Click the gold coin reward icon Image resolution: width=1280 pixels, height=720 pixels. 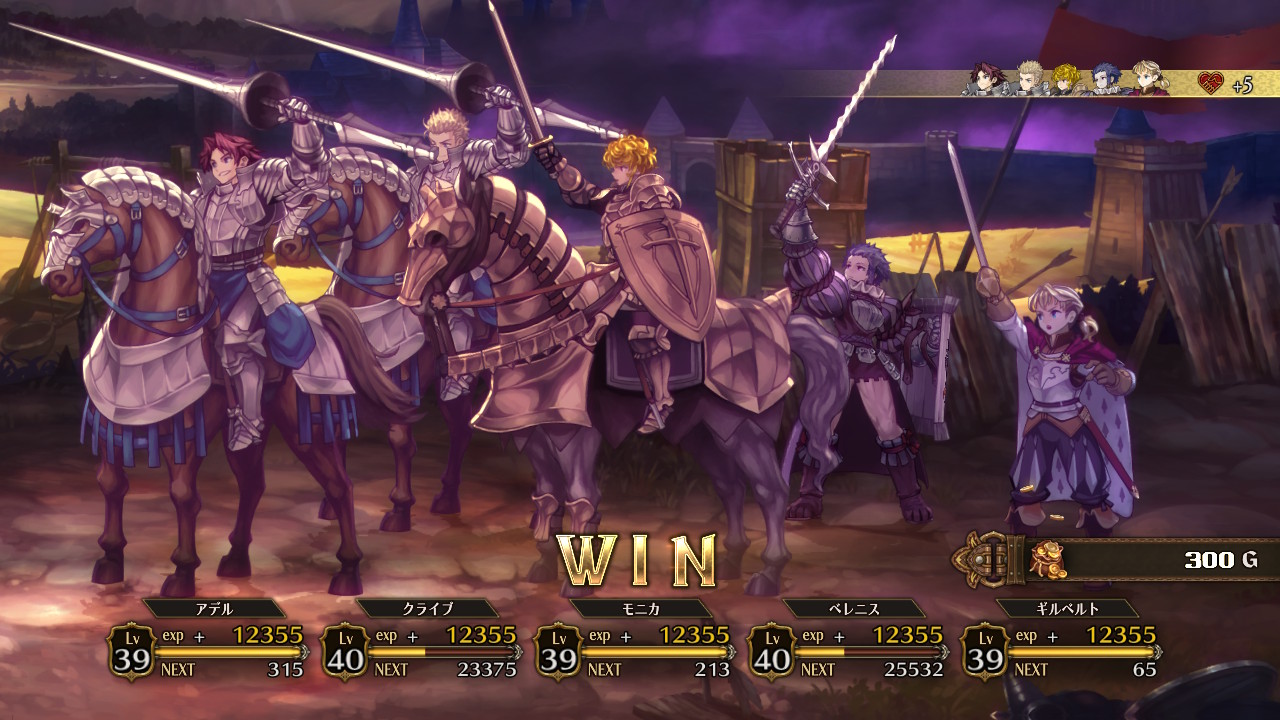point(1048,559)
